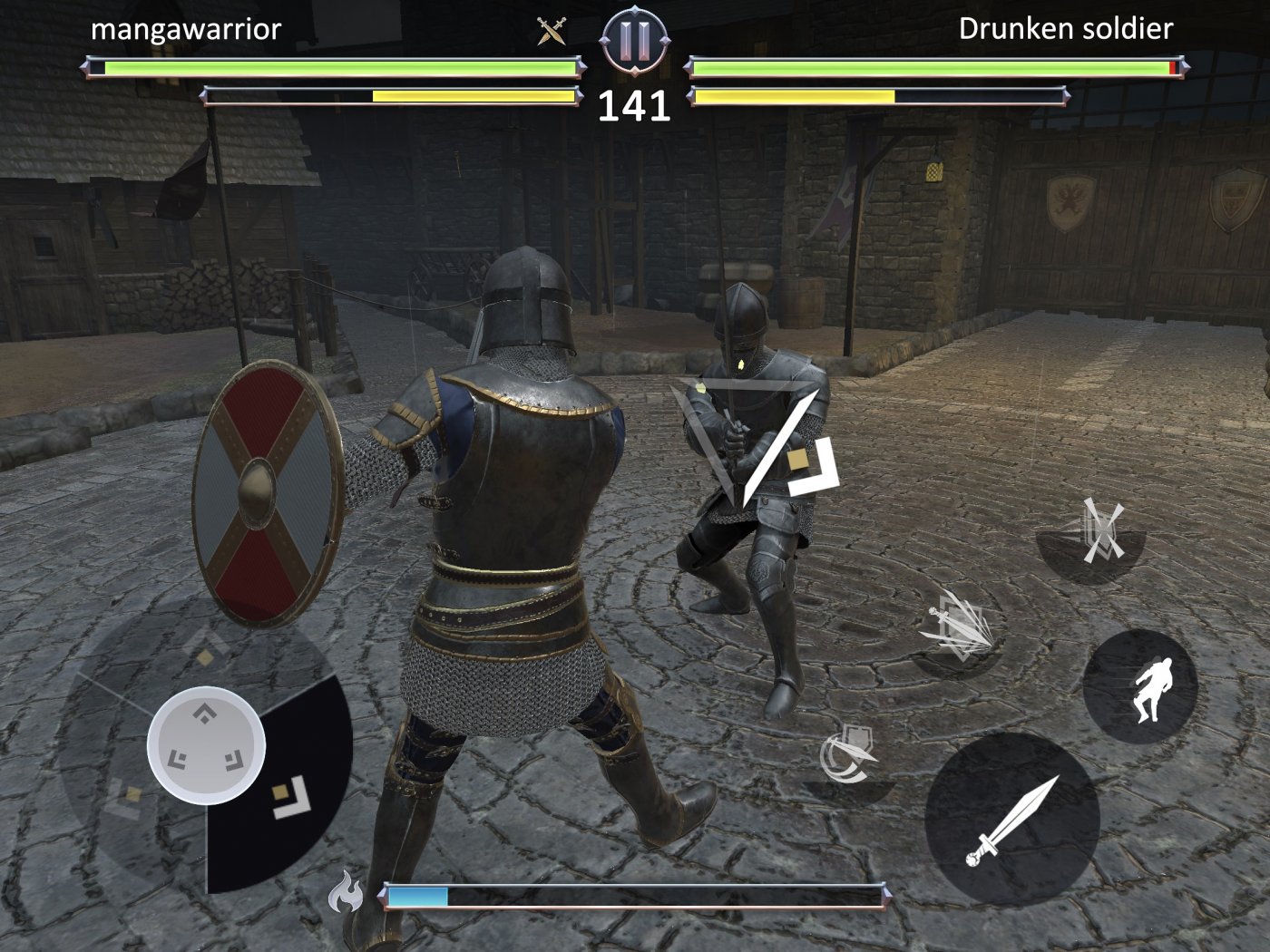Tap the round match timer showing 141
The width and height of the screenshot is (1270, 952).
pyautogui.click(x=635, y=107)
